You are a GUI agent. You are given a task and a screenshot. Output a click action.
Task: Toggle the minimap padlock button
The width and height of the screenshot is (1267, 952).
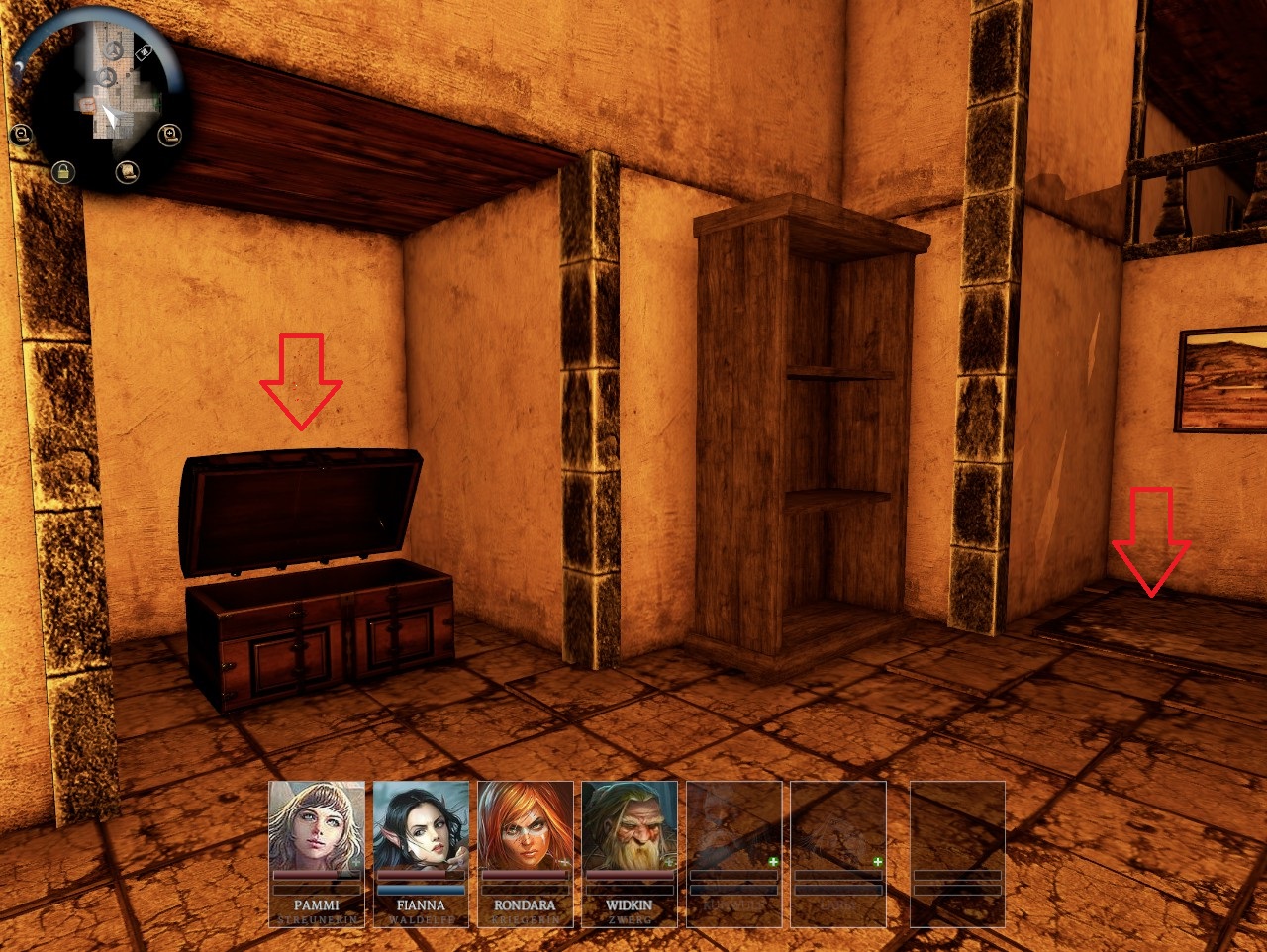pyautogui.click(x=62, y=171)
